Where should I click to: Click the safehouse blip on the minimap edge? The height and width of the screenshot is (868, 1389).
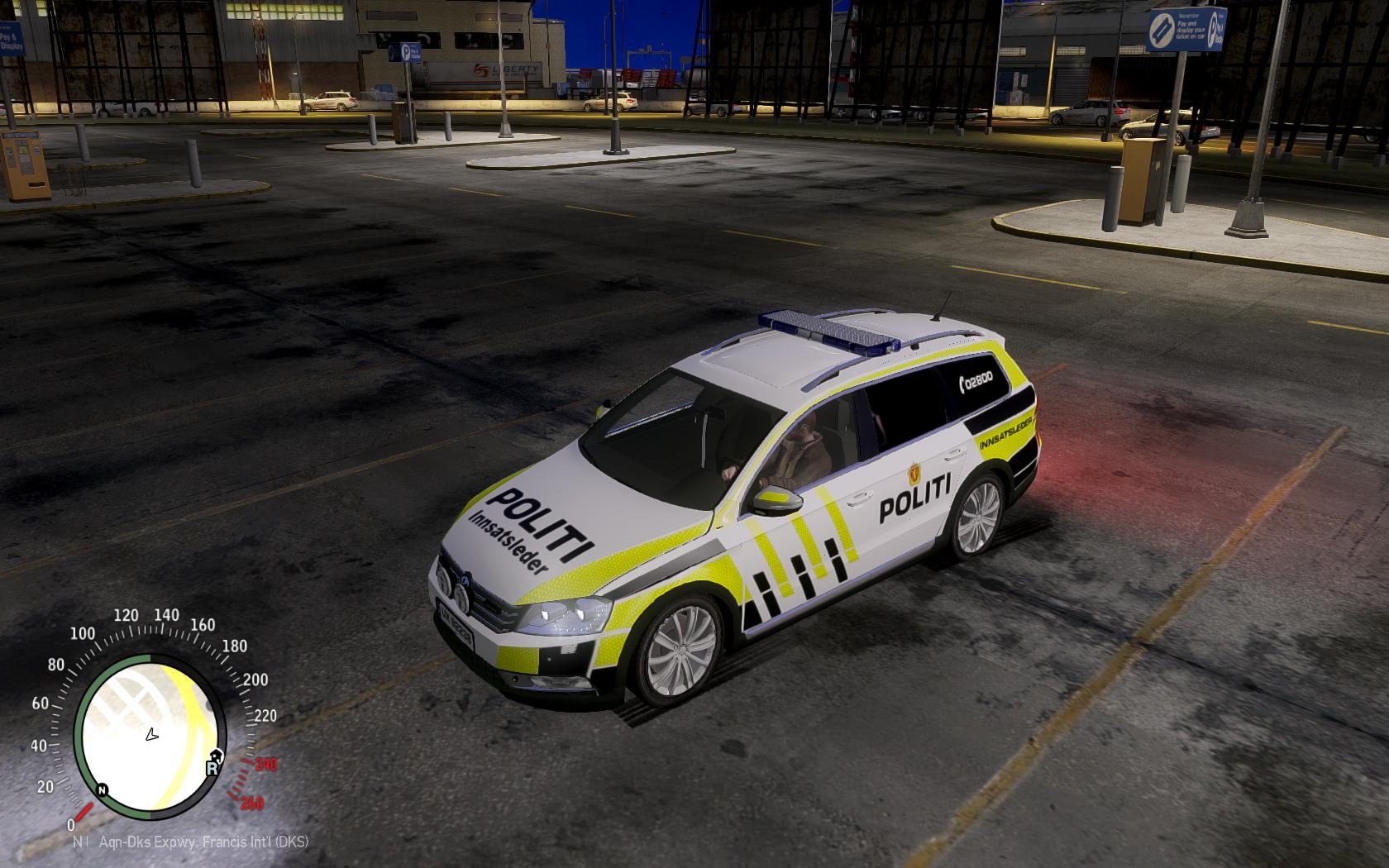[217, 754]
